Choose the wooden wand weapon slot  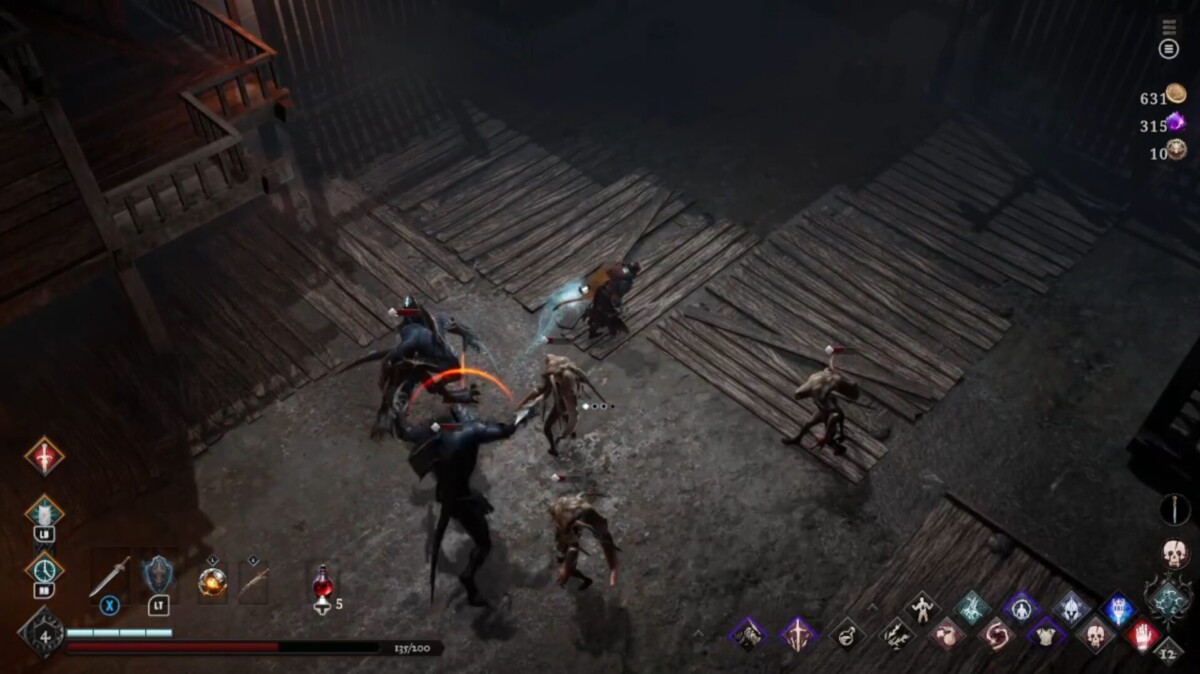coord(253,581)
